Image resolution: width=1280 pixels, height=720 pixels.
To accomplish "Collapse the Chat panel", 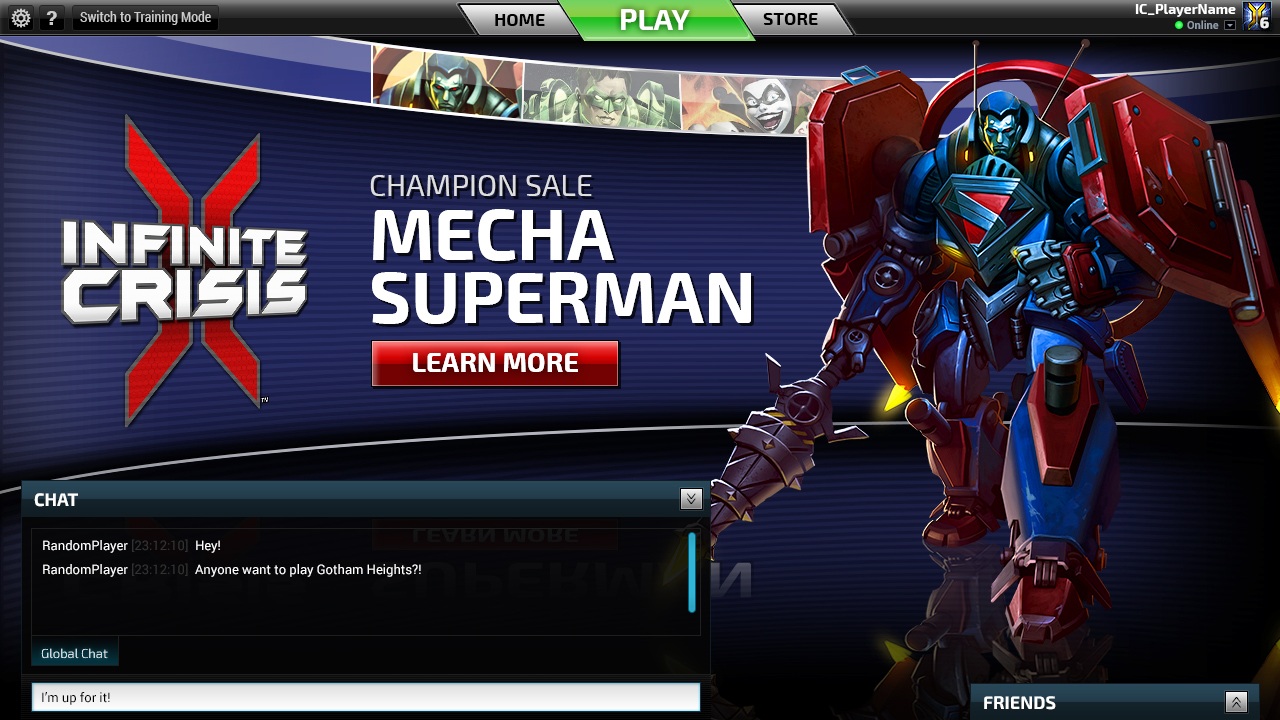I will tap(691, 499).
